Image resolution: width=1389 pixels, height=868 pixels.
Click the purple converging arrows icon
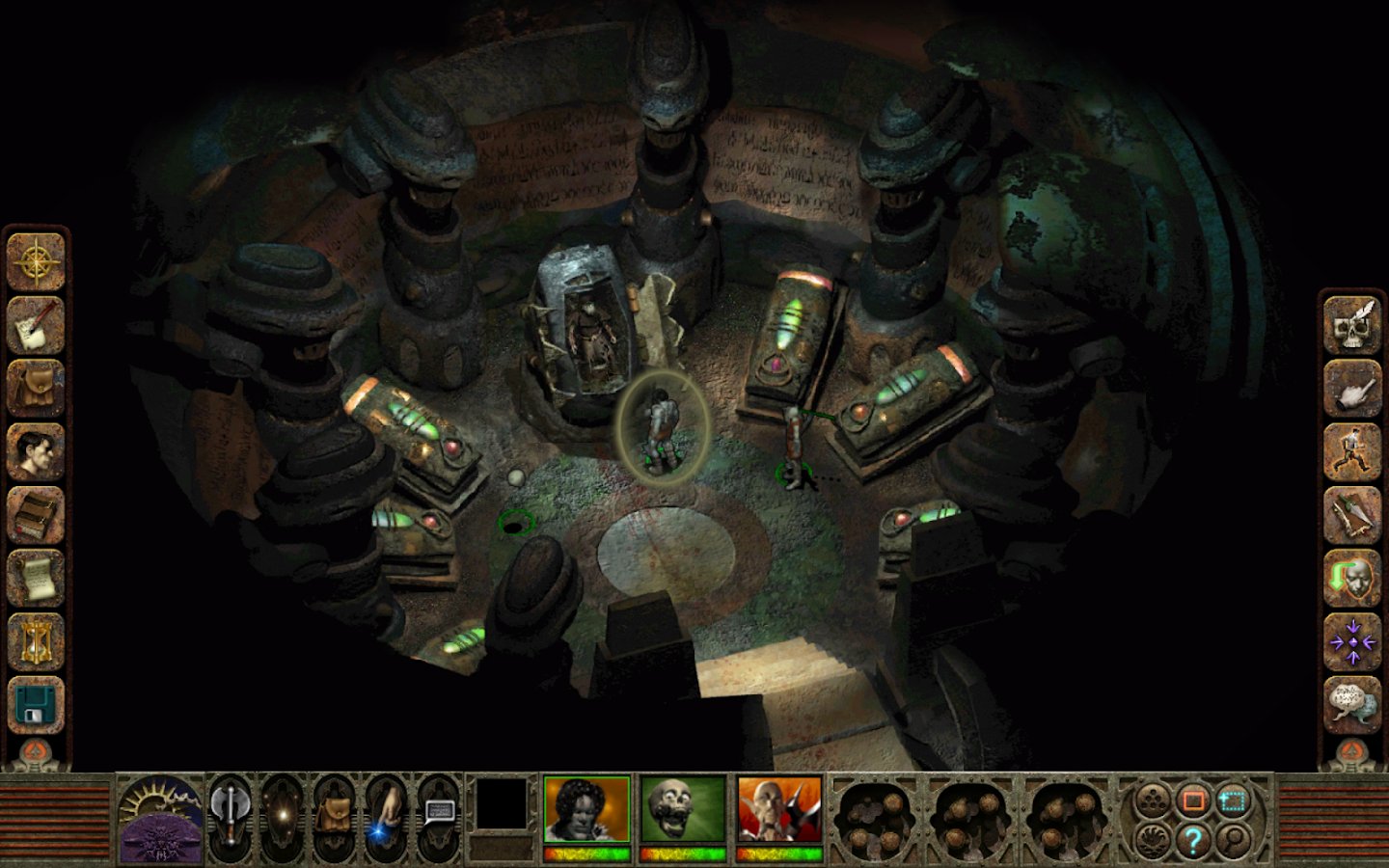(x=1352, y=641)
